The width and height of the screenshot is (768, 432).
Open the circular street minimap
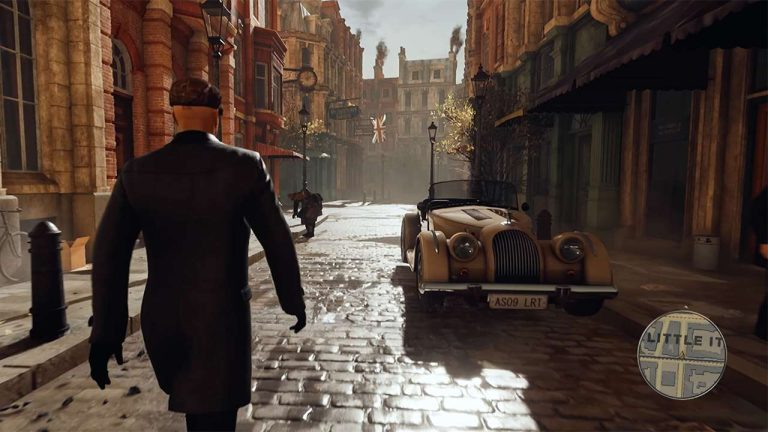tap(681, 355)
